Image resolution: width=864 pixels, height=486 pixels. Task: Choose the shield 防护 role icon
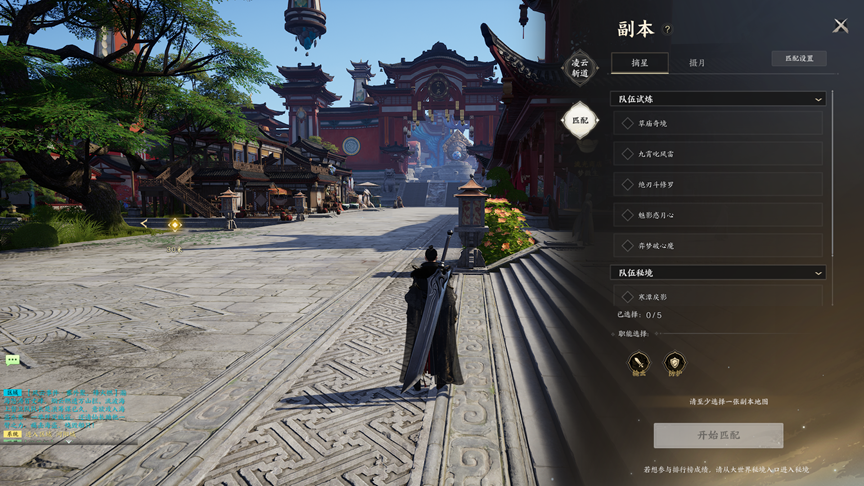(675, 362)
